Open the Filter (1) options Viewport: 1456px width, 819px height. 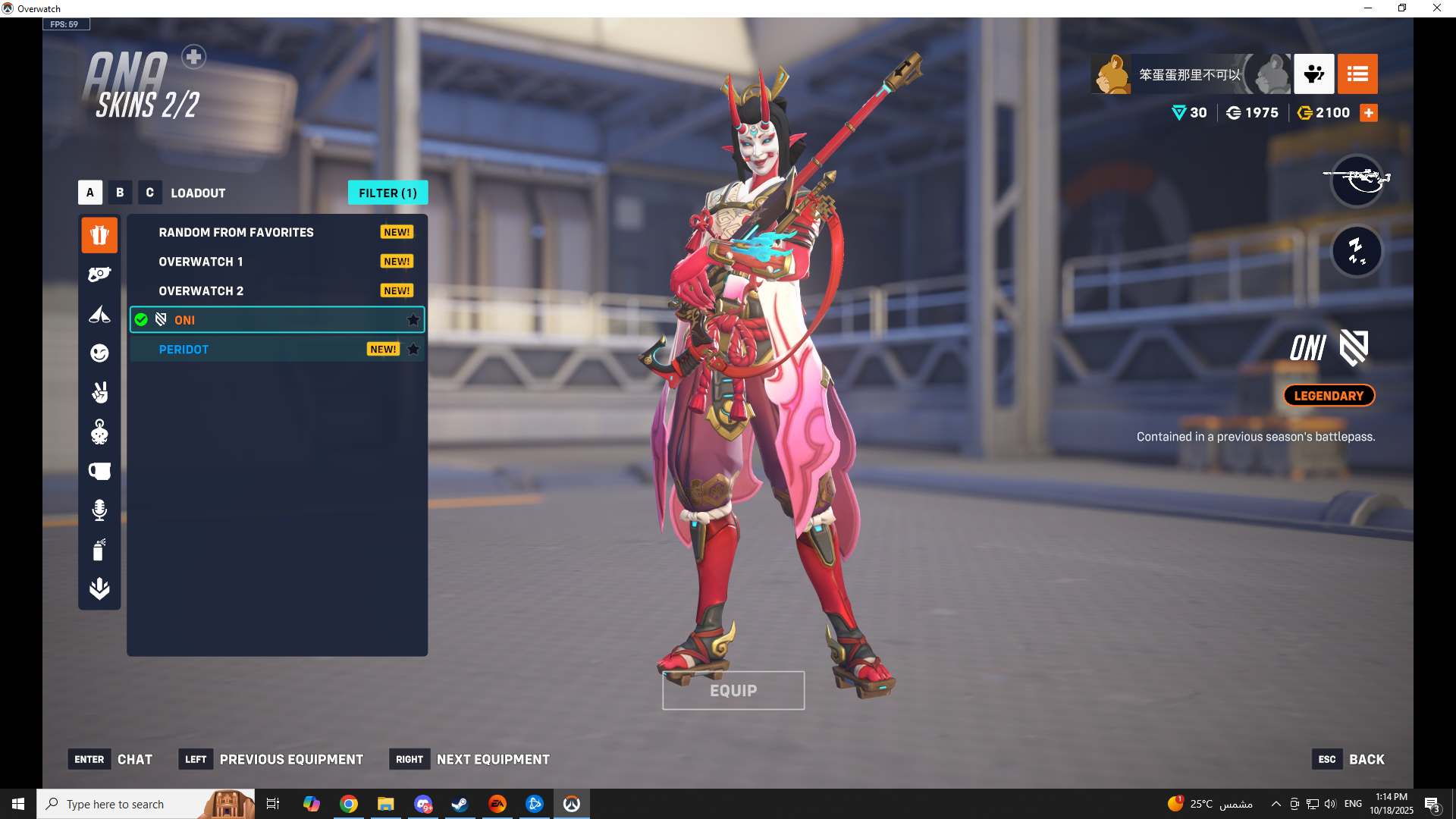[388, 193]
